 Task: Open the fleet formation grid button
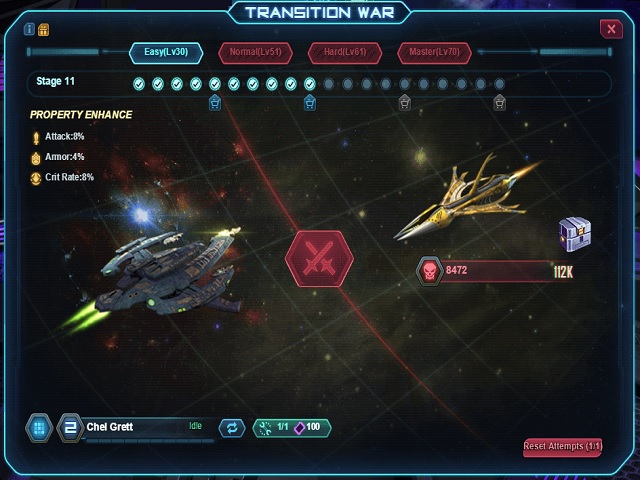39,428
